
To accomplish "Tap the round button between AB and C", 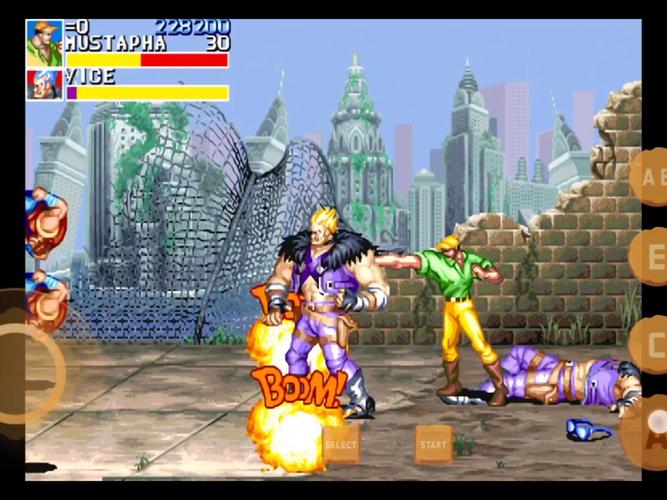I will (651, 257).
